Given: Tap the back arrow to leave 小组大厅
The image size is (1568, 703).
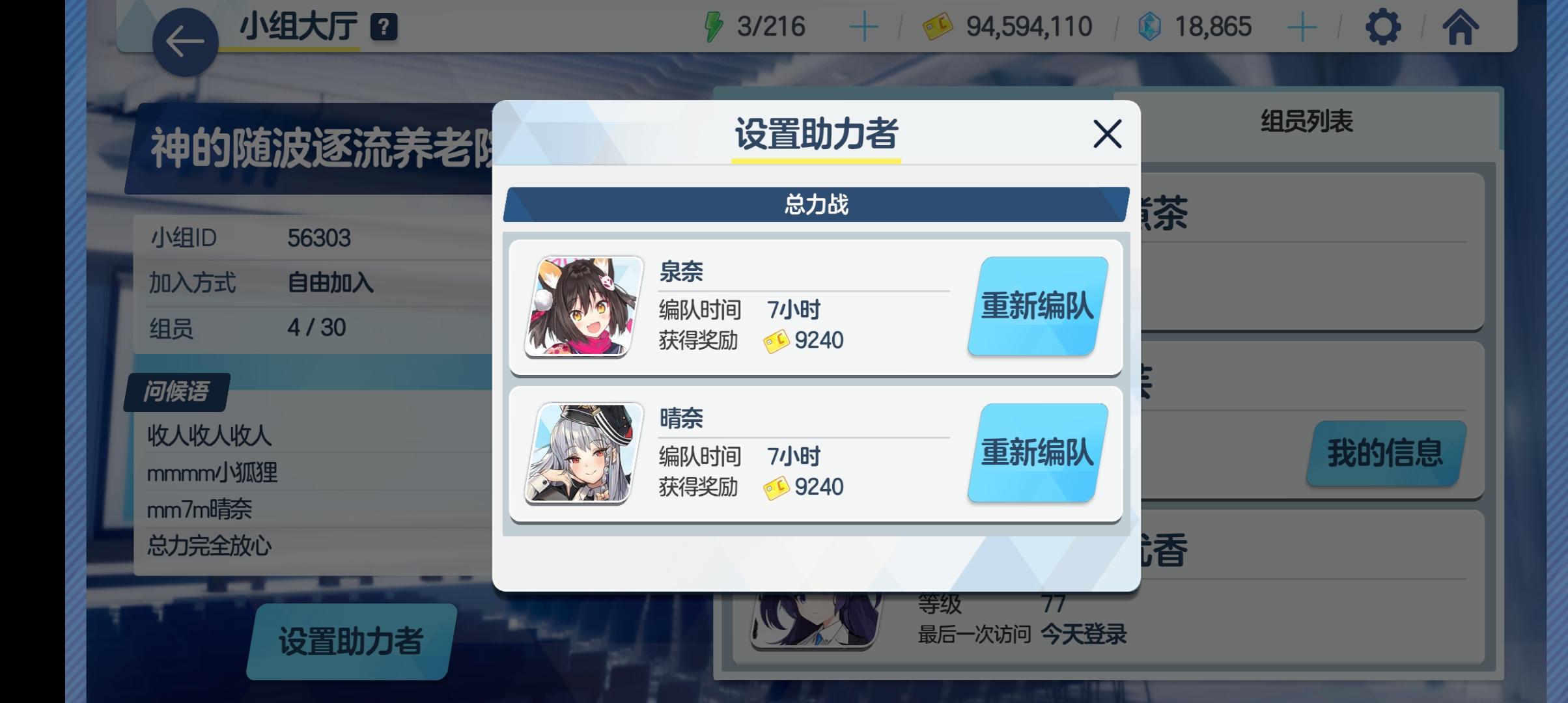Looking at the screenshot, I should pos(184,39).
